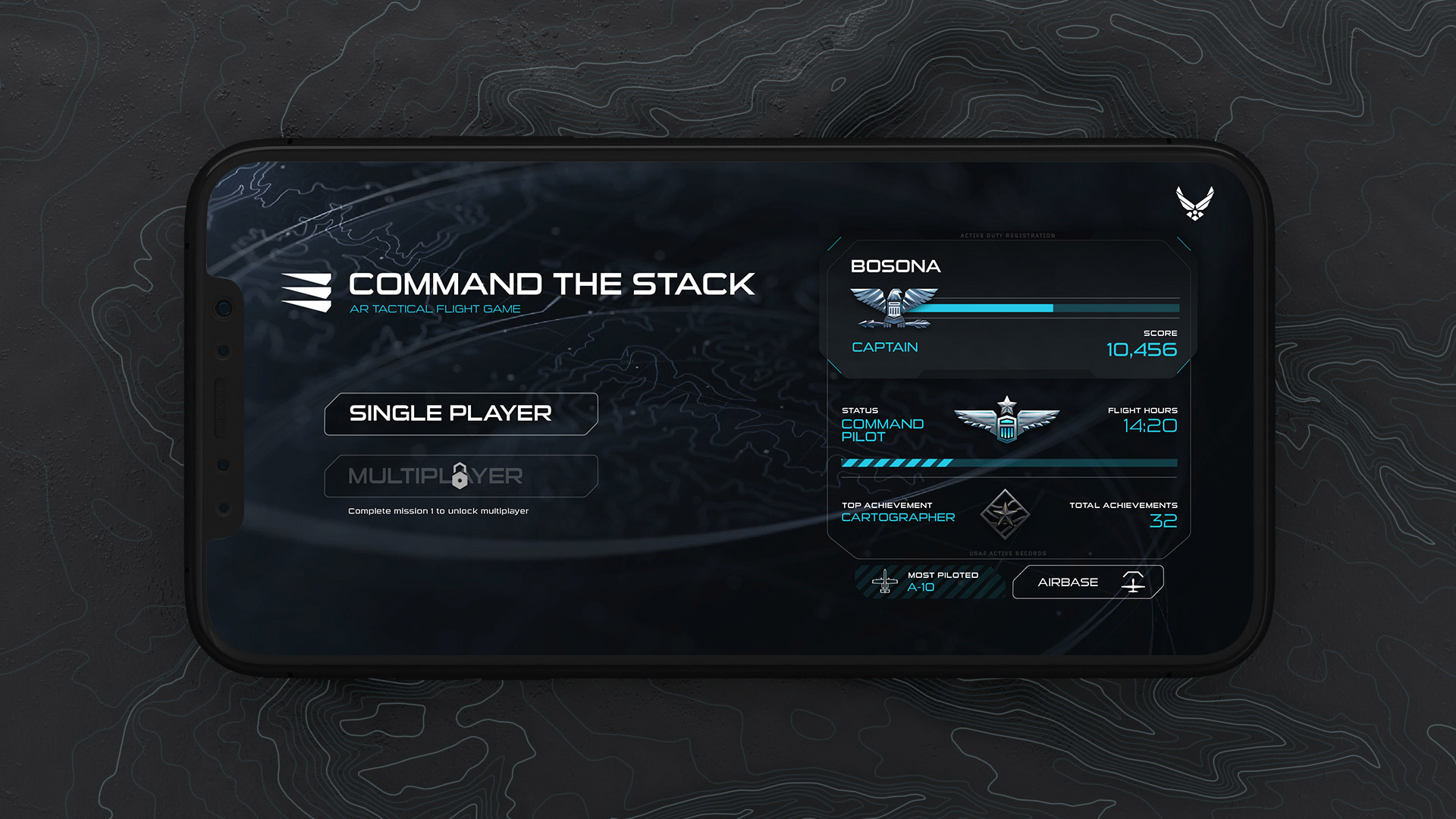
Task: Start the Single Player mode
Action: pyautogui.click(x=460, y=414)
